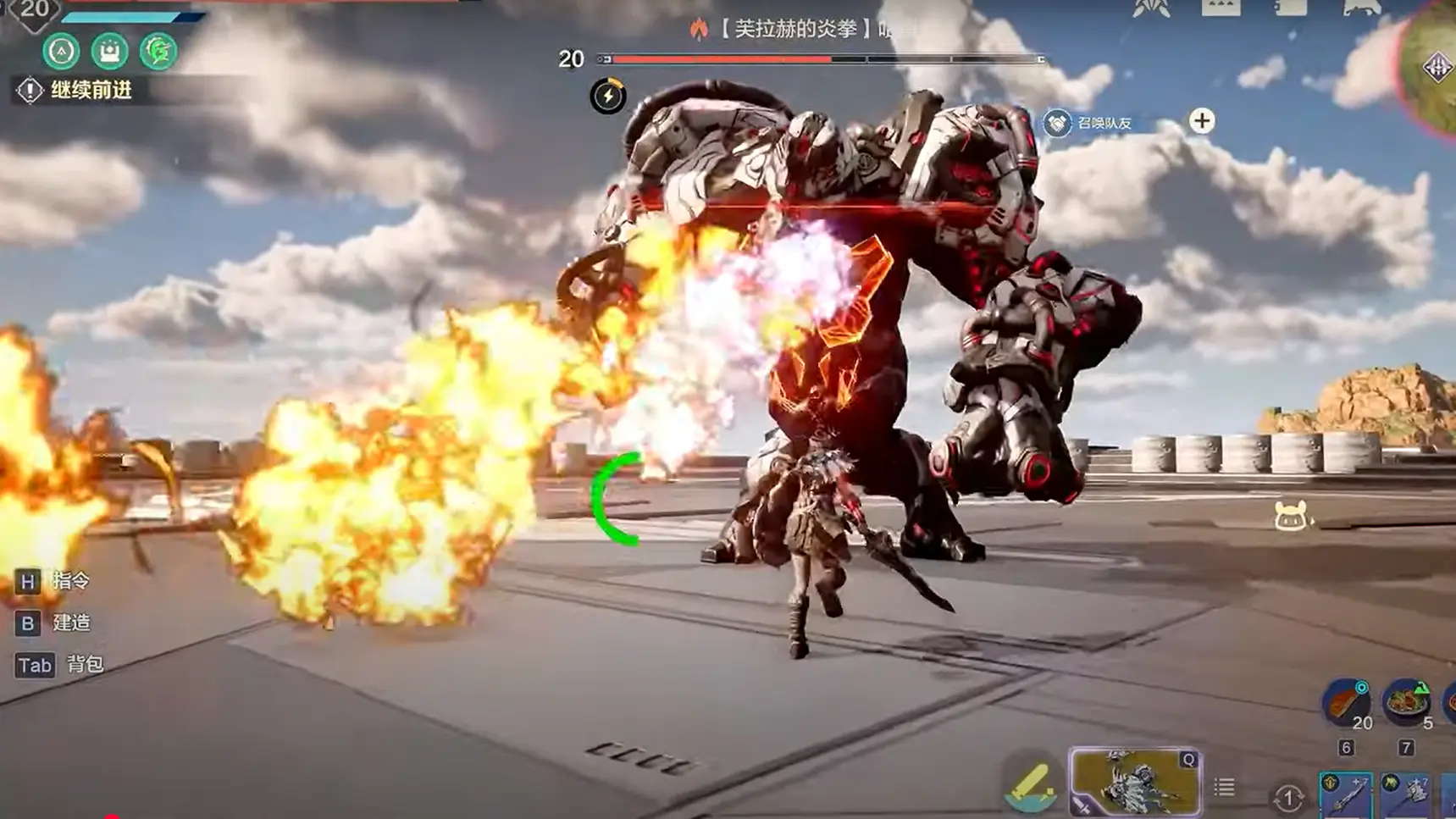Expand the quick-slot list via the hamburger icon
This screenshot has width=1456, height=819.
(1224, 786)
